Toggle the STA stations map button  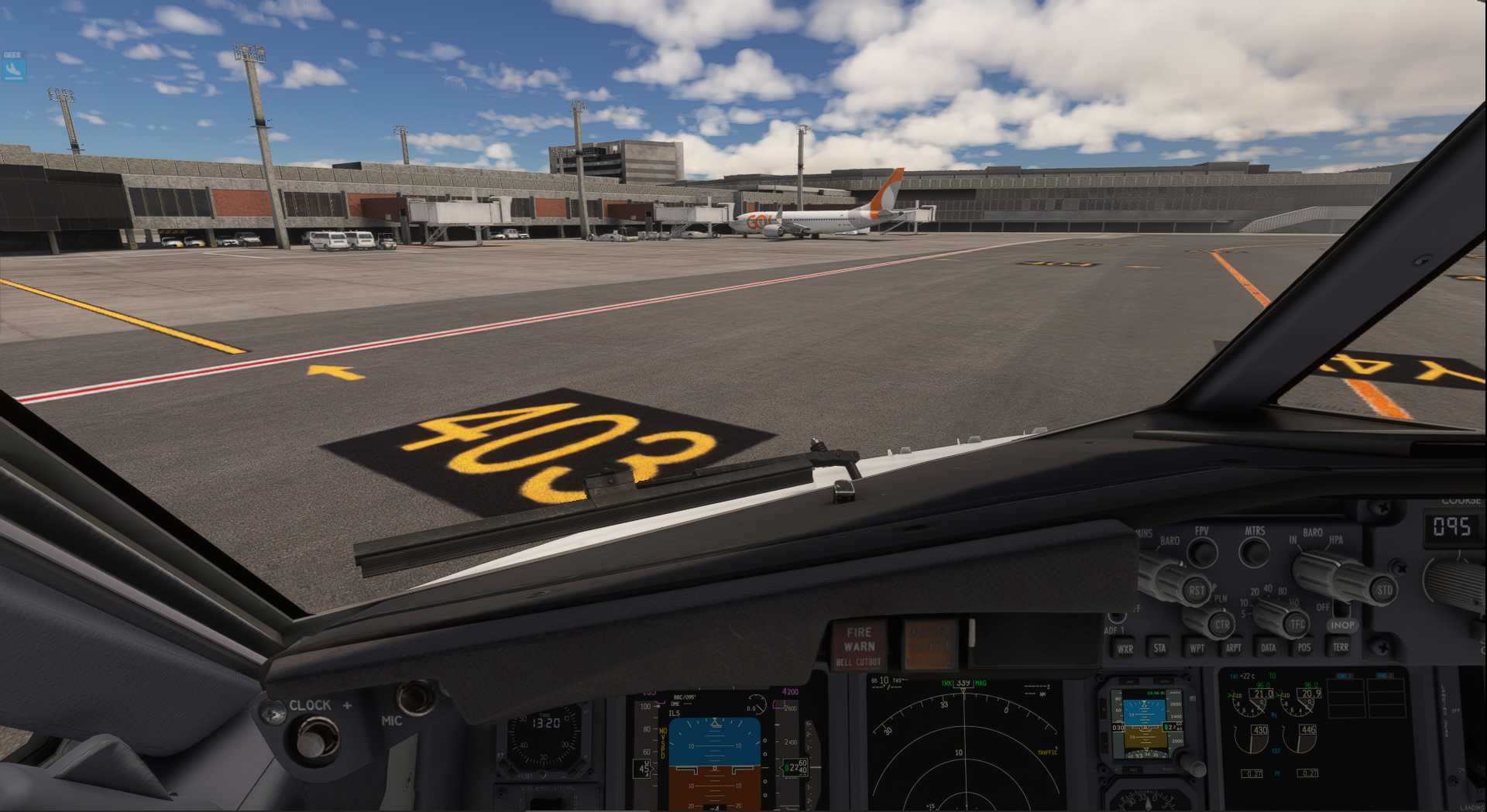click(1159, 648)
